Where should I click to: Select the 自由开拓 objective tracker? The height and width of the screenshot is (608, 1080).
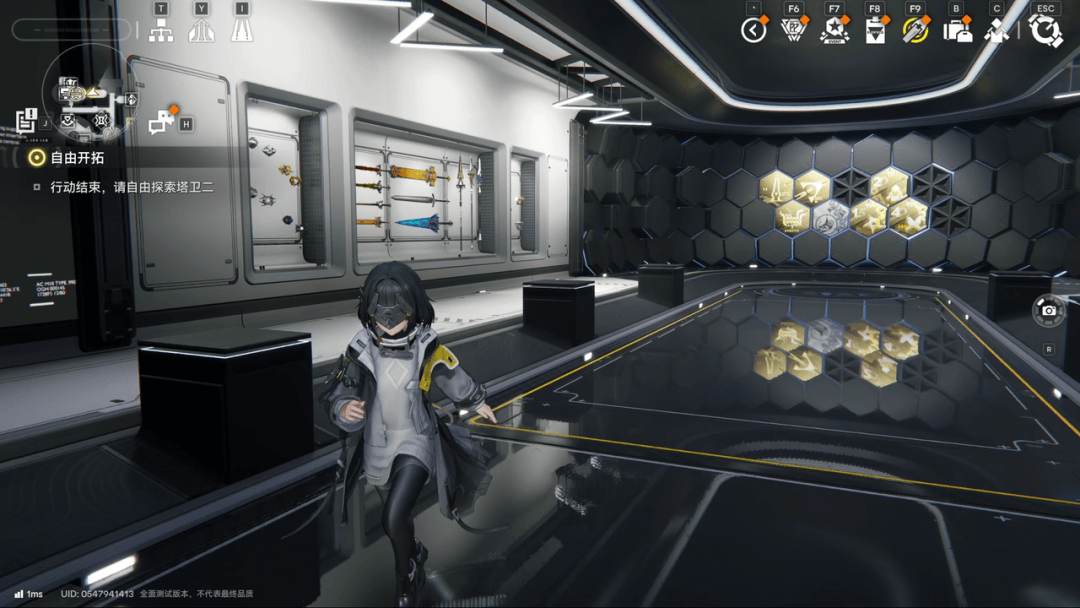[x=78, y=158]
